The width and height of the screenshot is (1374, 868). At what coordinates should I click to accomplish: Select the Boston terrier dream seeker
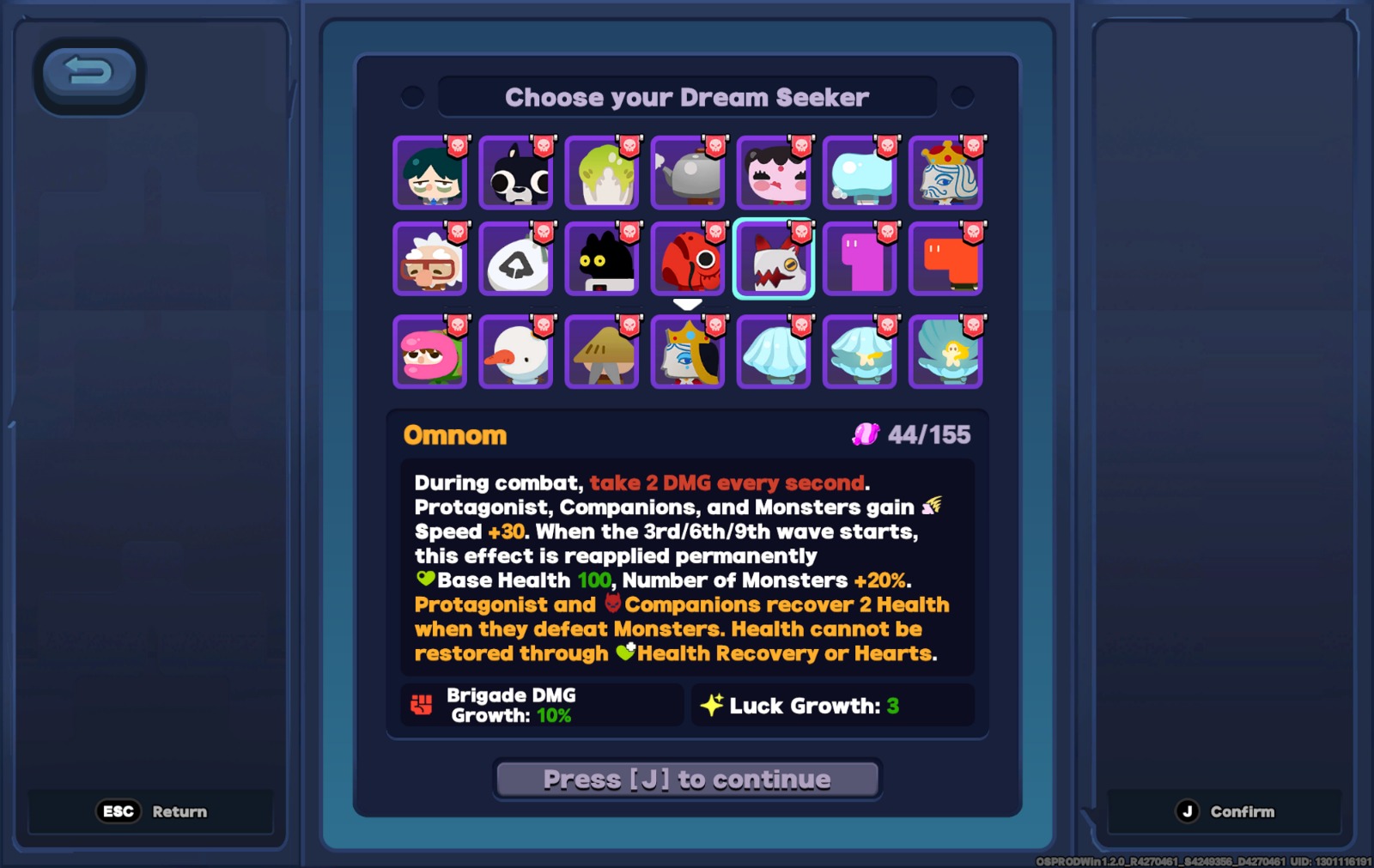[x=516, y=174]
